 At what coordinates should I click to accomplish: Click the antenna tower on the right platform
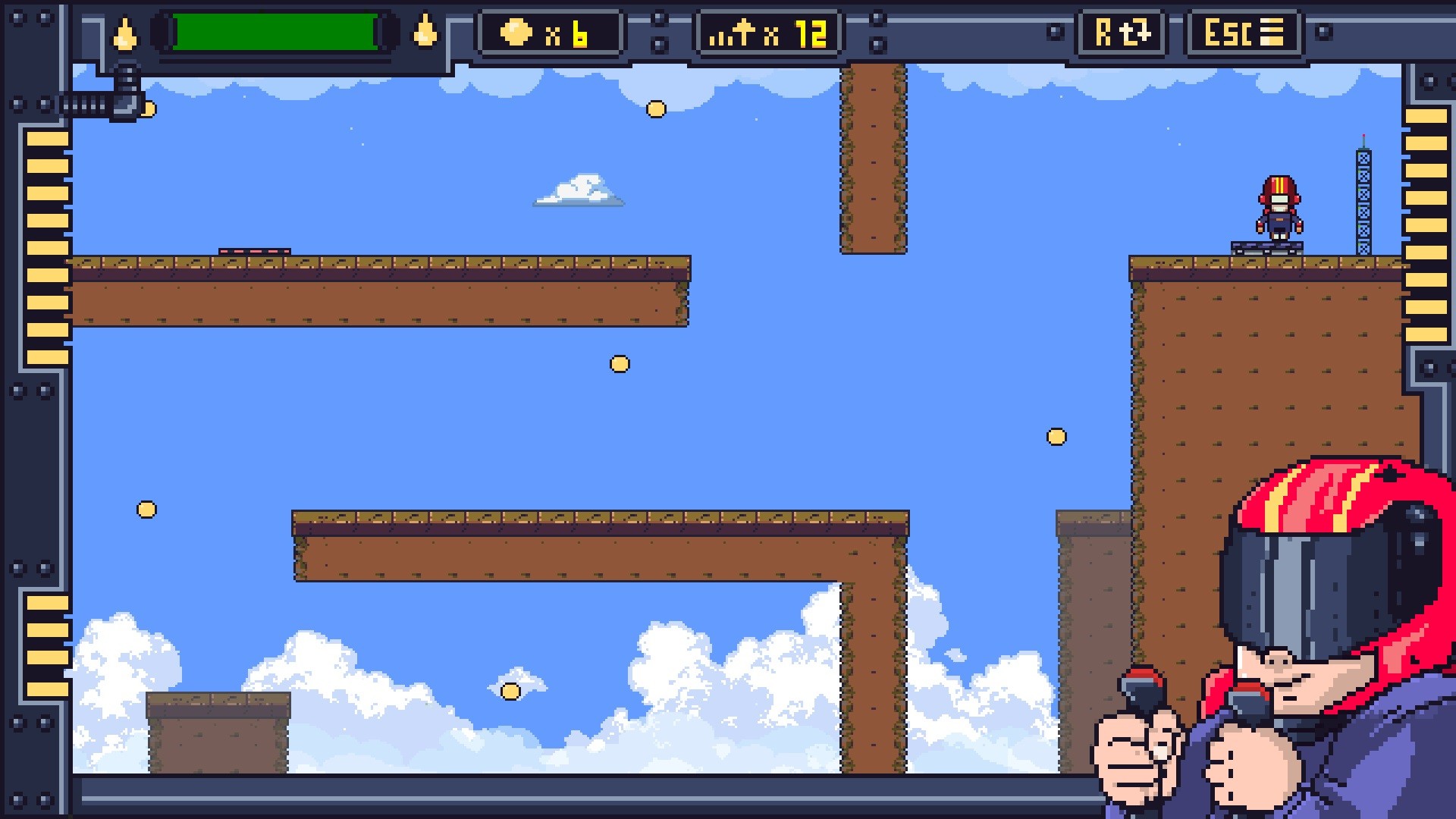coord(1364,197)
